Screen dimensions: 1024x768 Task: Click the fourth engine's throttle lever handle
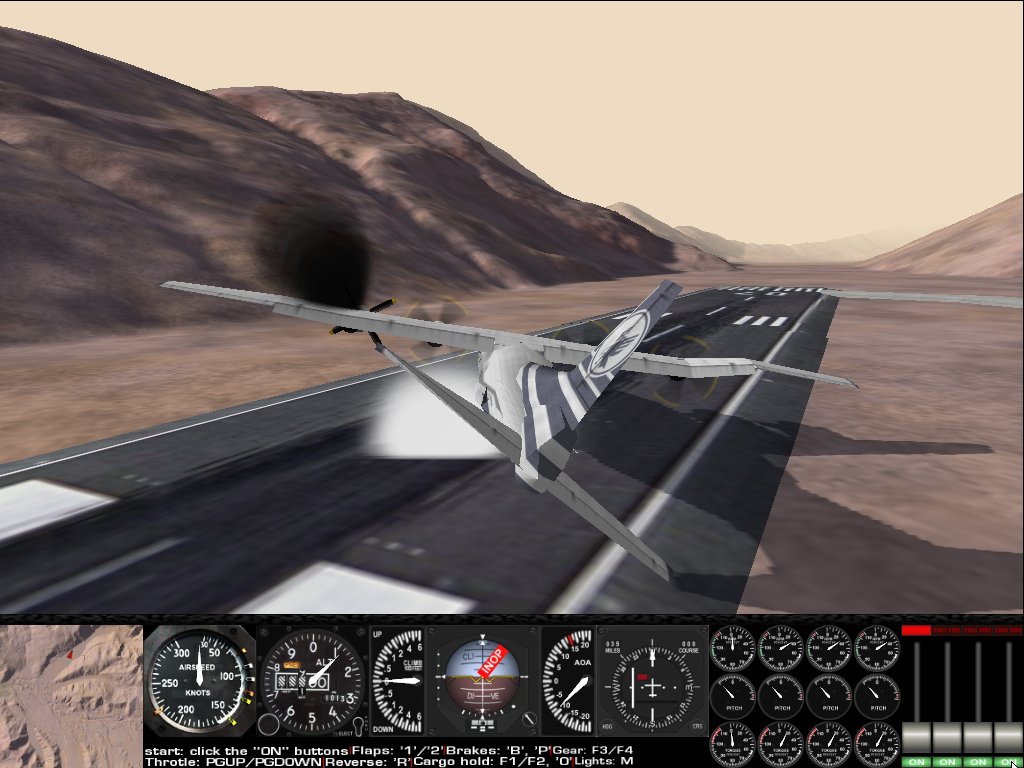[x=1007, y=738]
